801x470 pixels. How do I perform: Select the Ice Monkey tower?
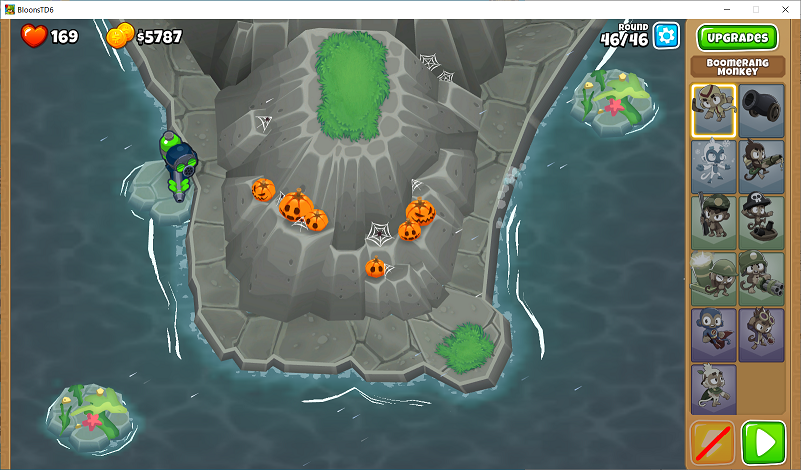point(713,166)
